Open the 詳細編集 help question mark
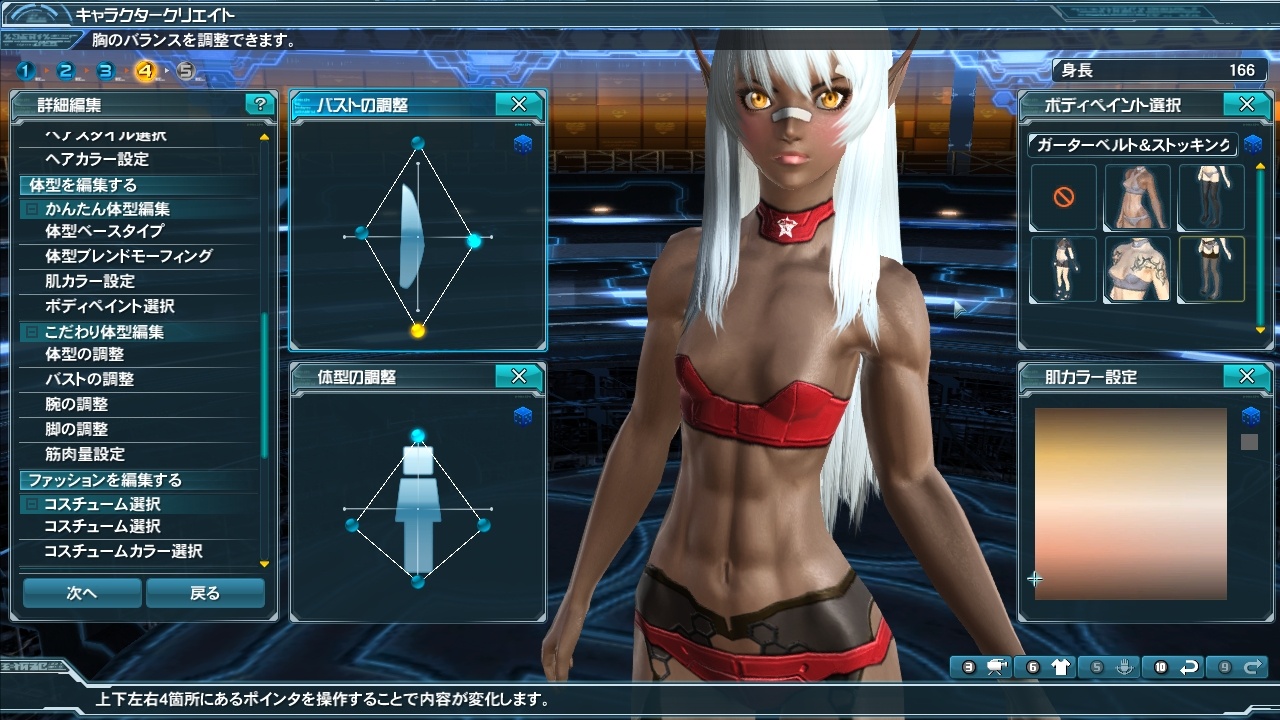The width and height of the screenshot is (1280, 720). (x=260, y=104)
